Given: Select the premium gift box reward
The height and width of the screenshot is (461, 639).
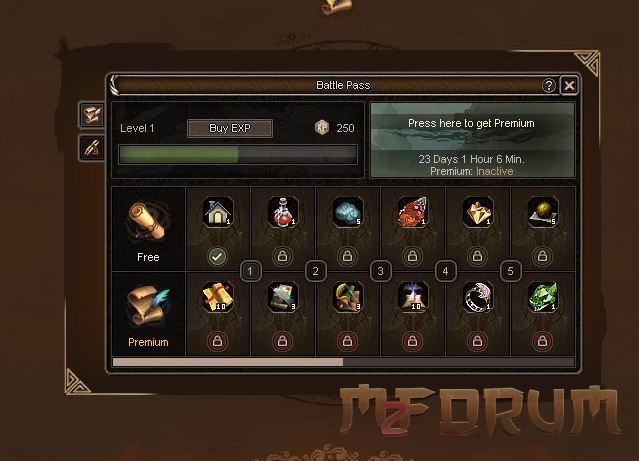Looking at the screenshot, I should (x=217, y=298).
